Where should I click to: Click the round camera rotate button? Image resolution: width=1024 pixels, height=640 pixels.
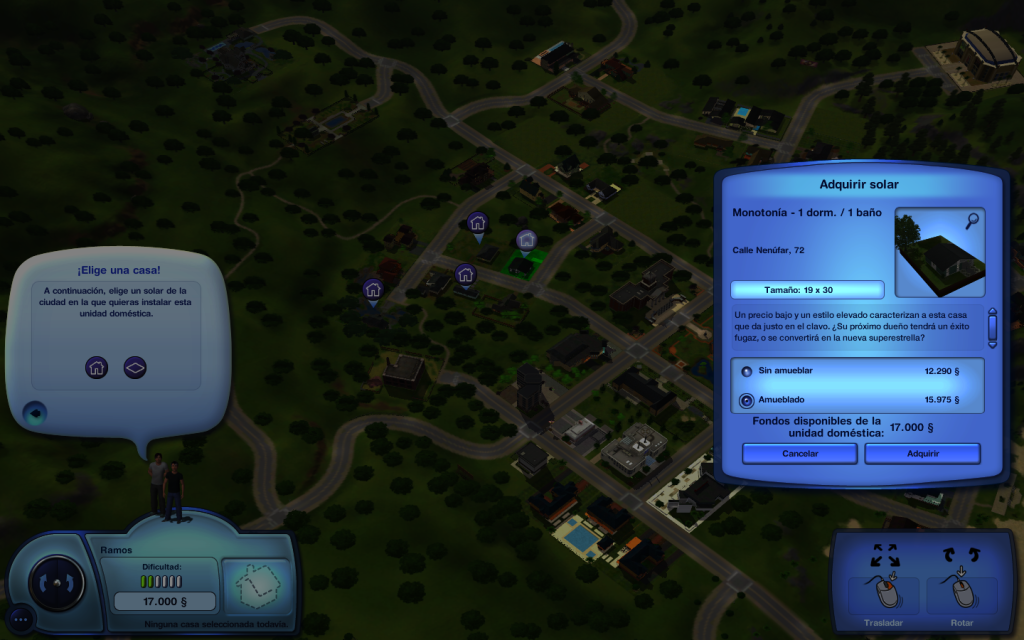(57, 580)
